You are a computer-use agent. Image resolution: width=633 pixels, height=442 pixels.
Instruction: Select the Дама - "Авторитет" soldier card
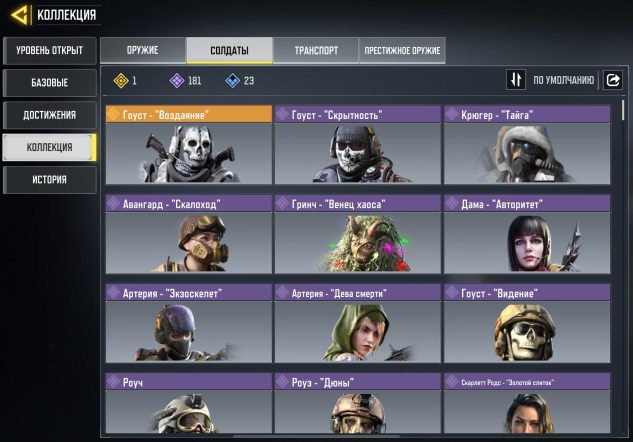(x=526, y=233)
